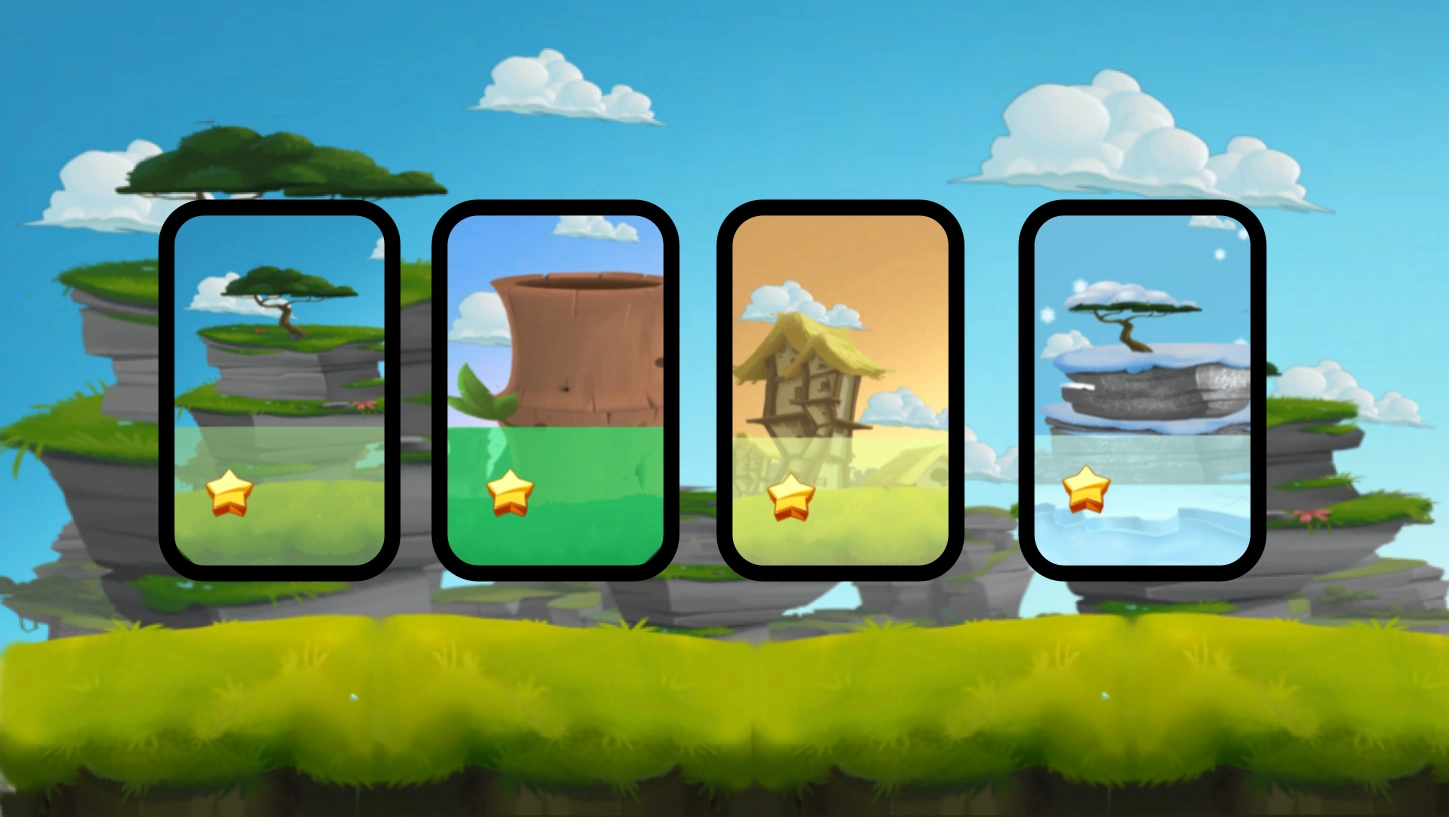Click the rating star under the grassland preview
The image size is (1449, 817).
(232, 493)
